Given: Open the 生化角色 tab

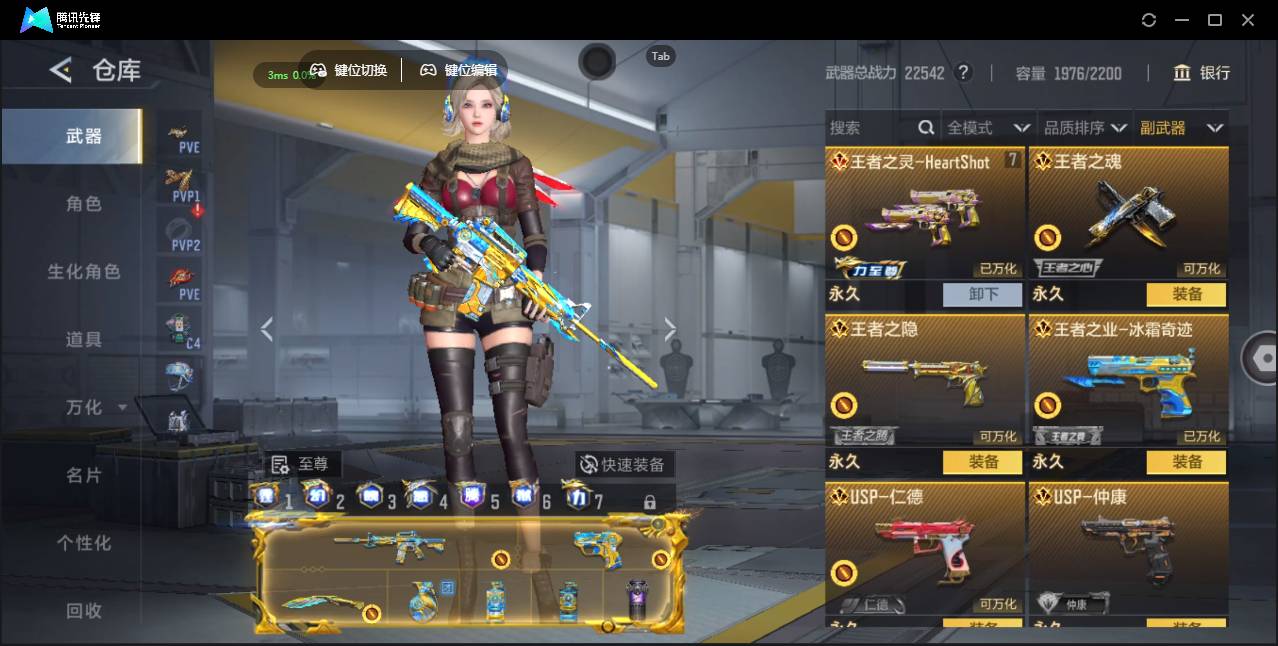Looking at the screenshot, I should [84, 272].
